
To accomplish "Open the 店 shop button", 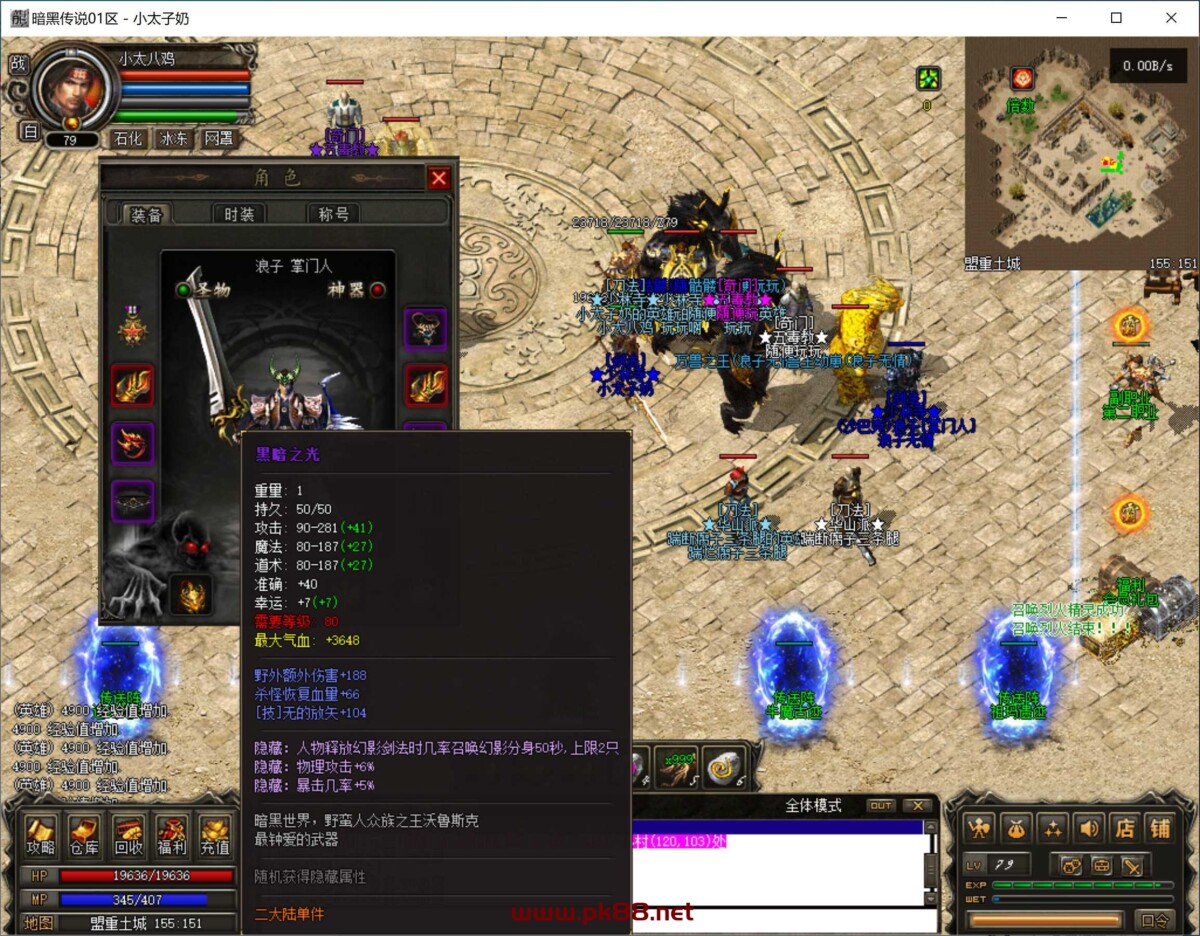I will (x=1125, y=828).
